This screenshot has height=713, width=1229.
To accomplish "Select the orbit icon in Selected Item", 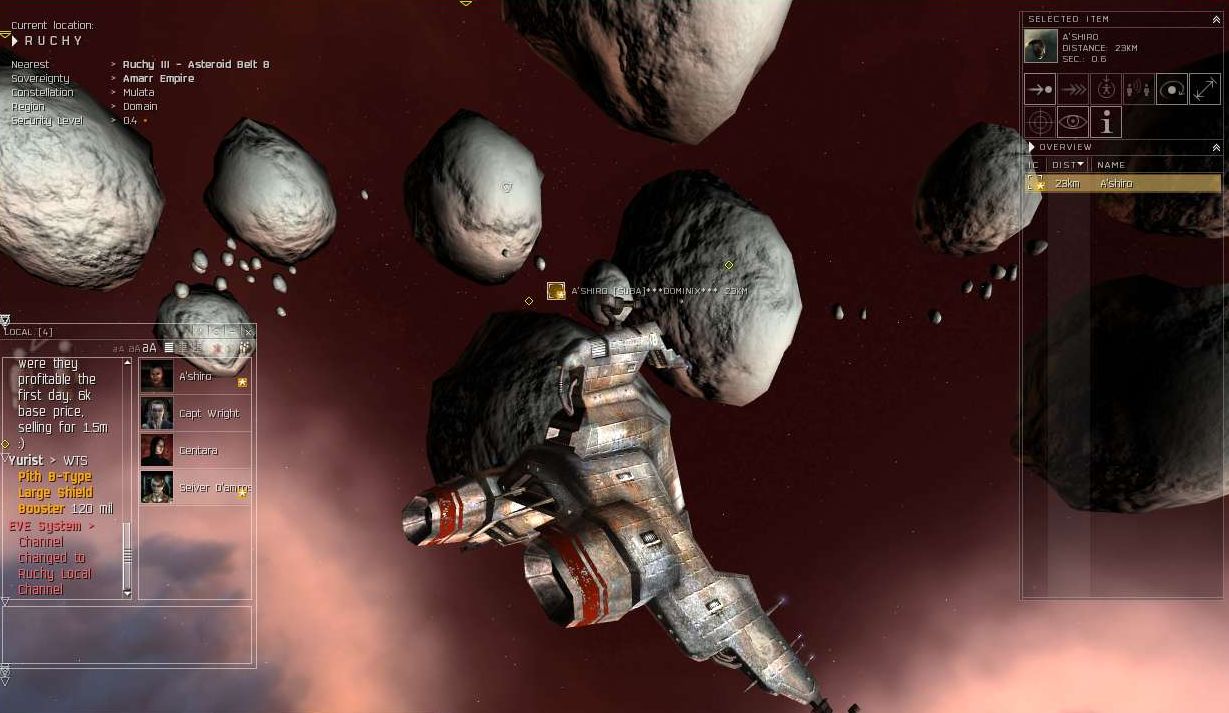I will coord(1172,90).
